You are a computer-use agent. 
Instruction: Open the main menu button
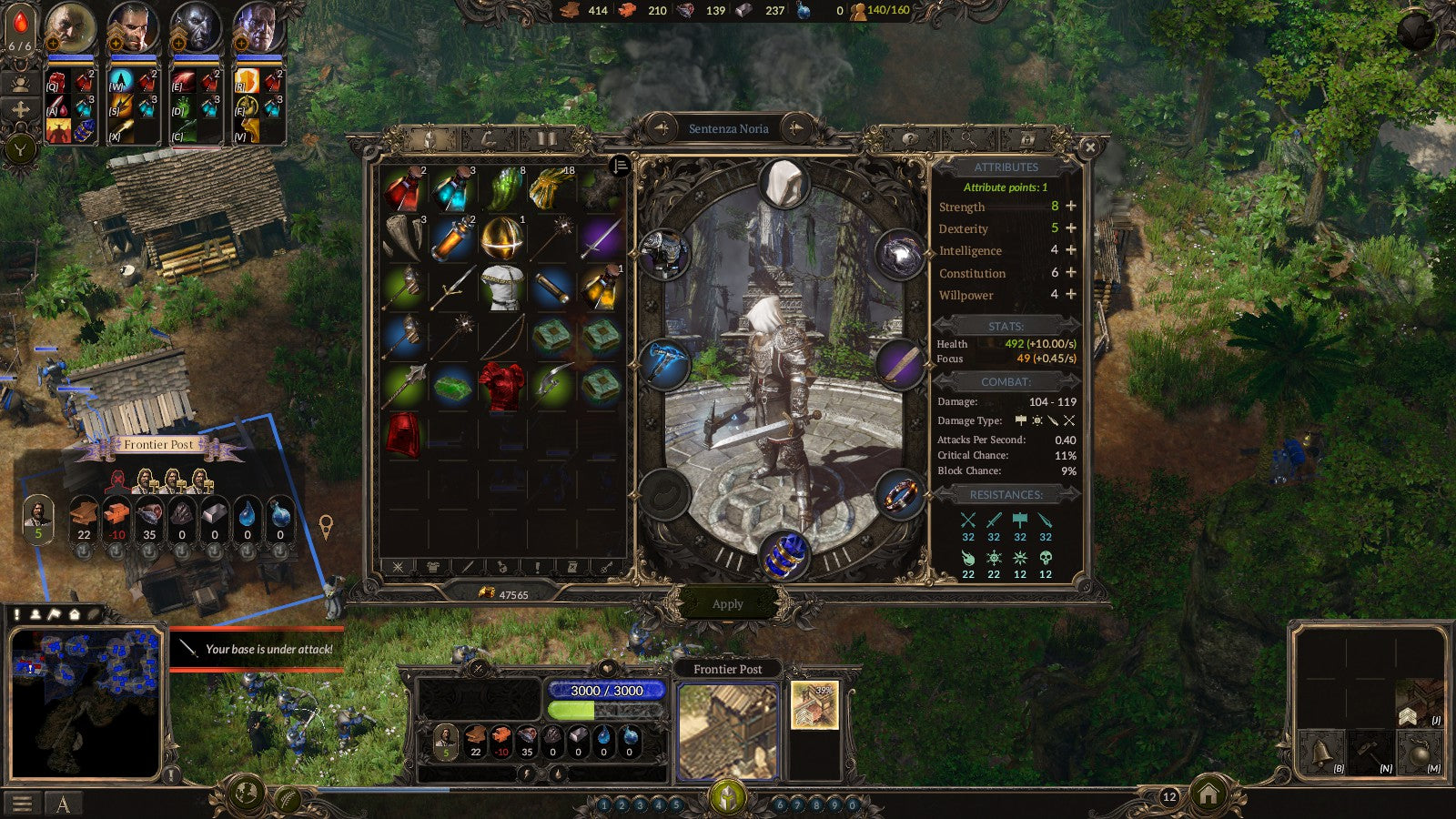point(22,804)
